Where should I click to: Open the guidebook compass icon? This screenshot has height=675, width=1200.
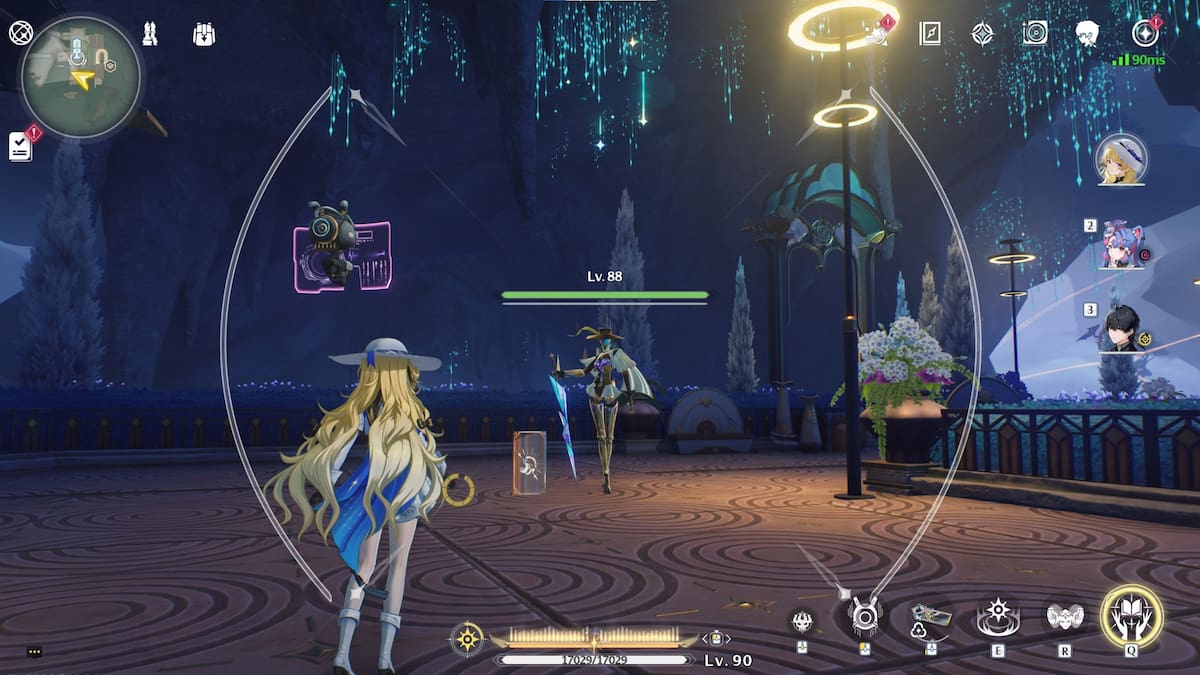tap(930, 33)
